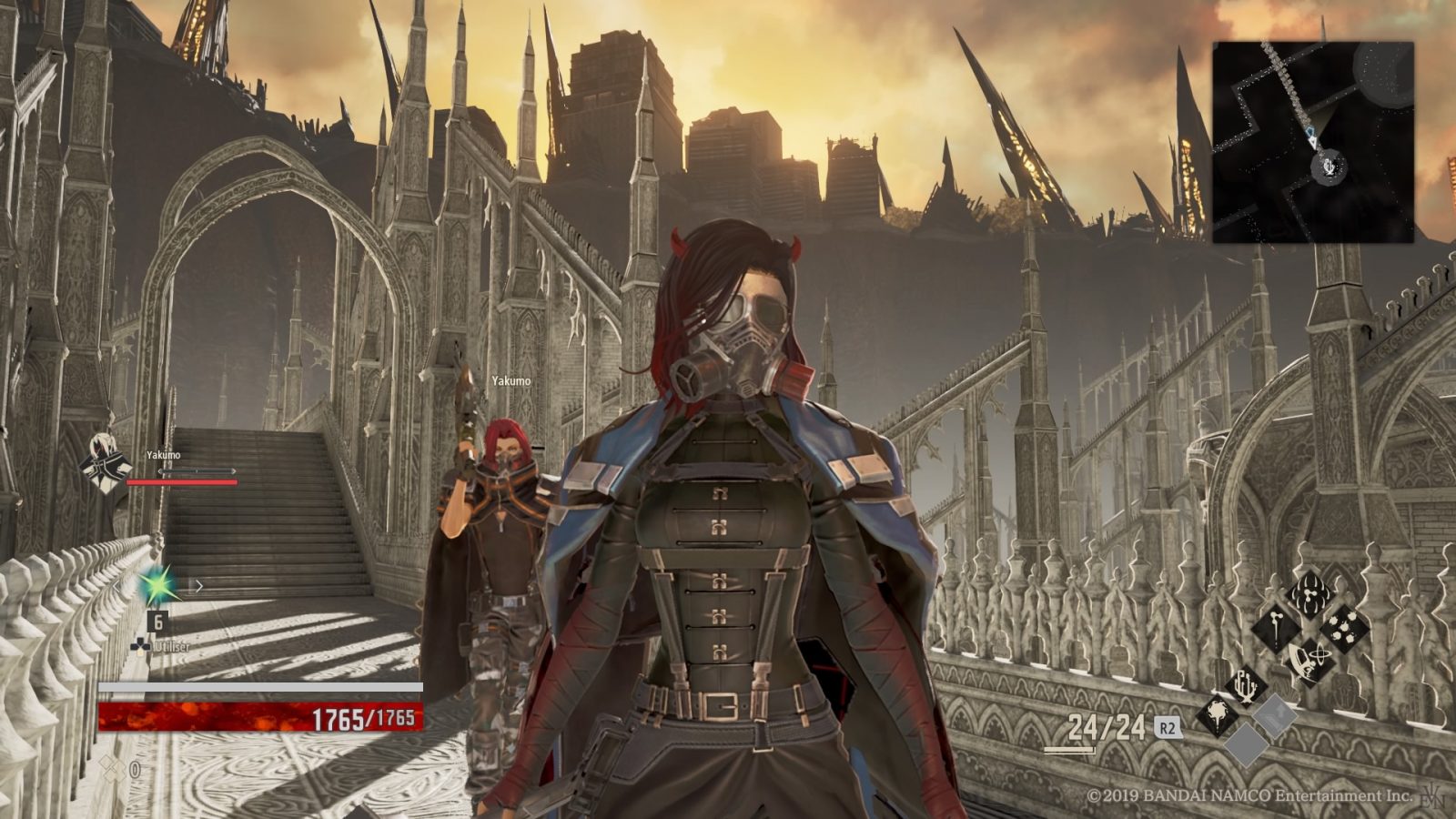This screenshot has width=1456, height=819.
Task: Toggle Yakumo's status indicator above his health bar
Action: pos(197,470)
